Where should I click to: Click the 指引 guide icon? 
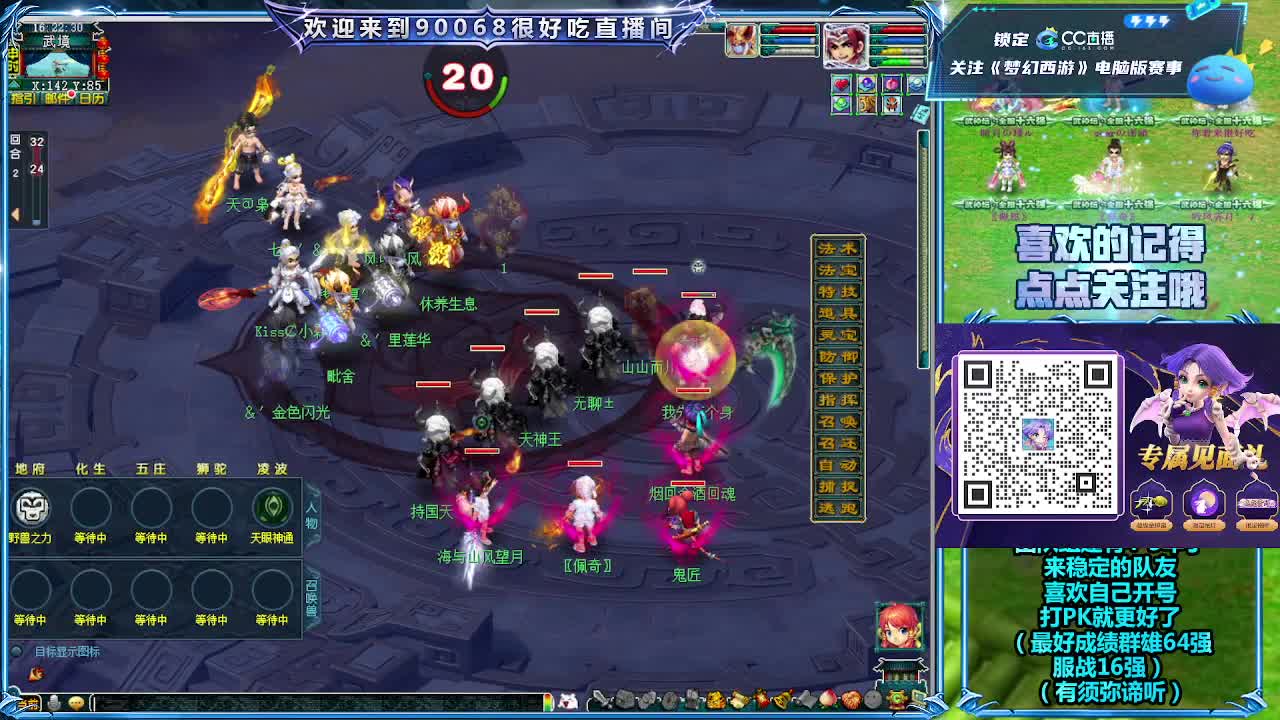tap(23, 97)
